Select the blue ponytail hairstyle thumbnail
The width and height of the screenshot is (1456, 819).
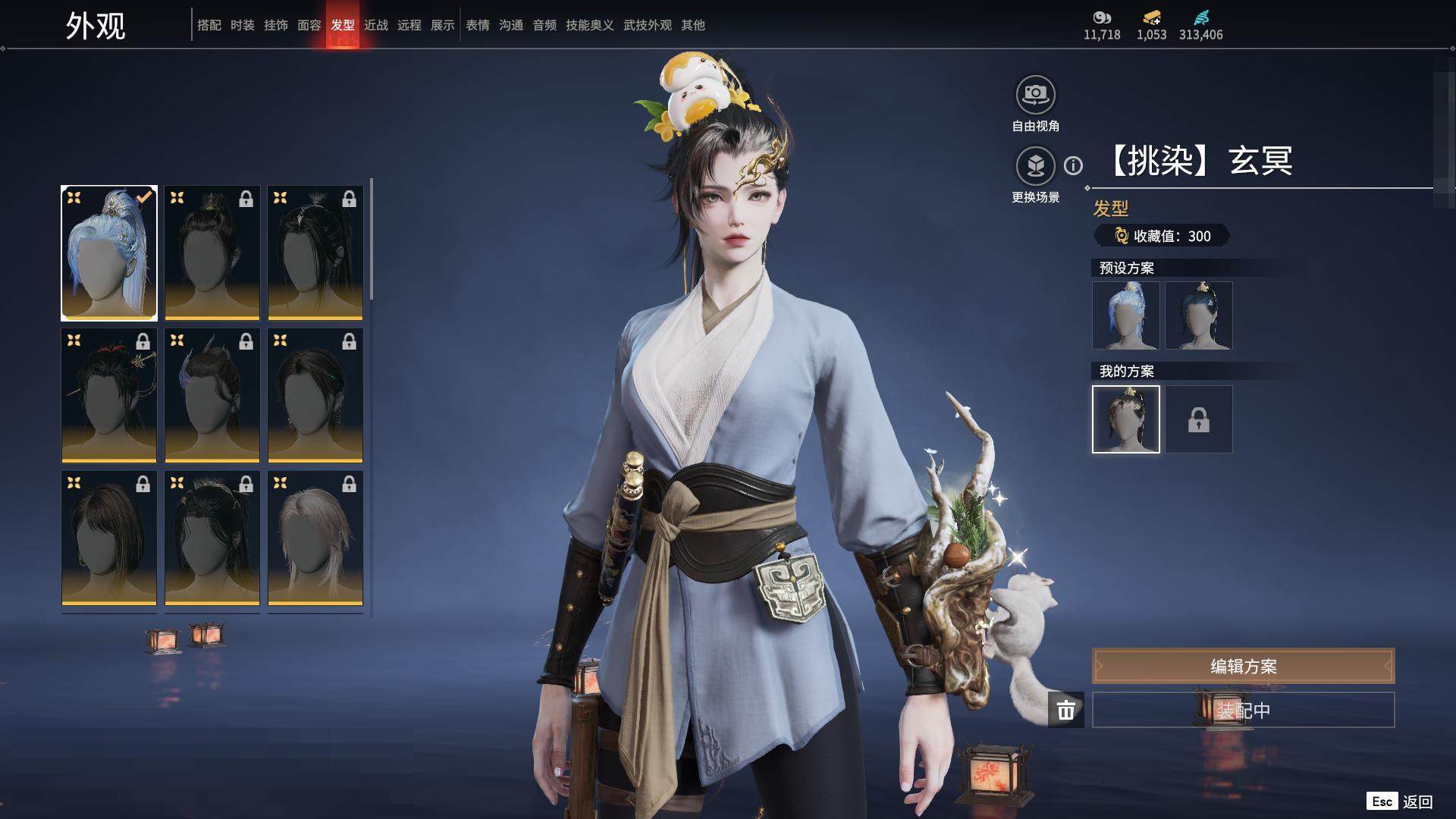click(x=109, y=253)
